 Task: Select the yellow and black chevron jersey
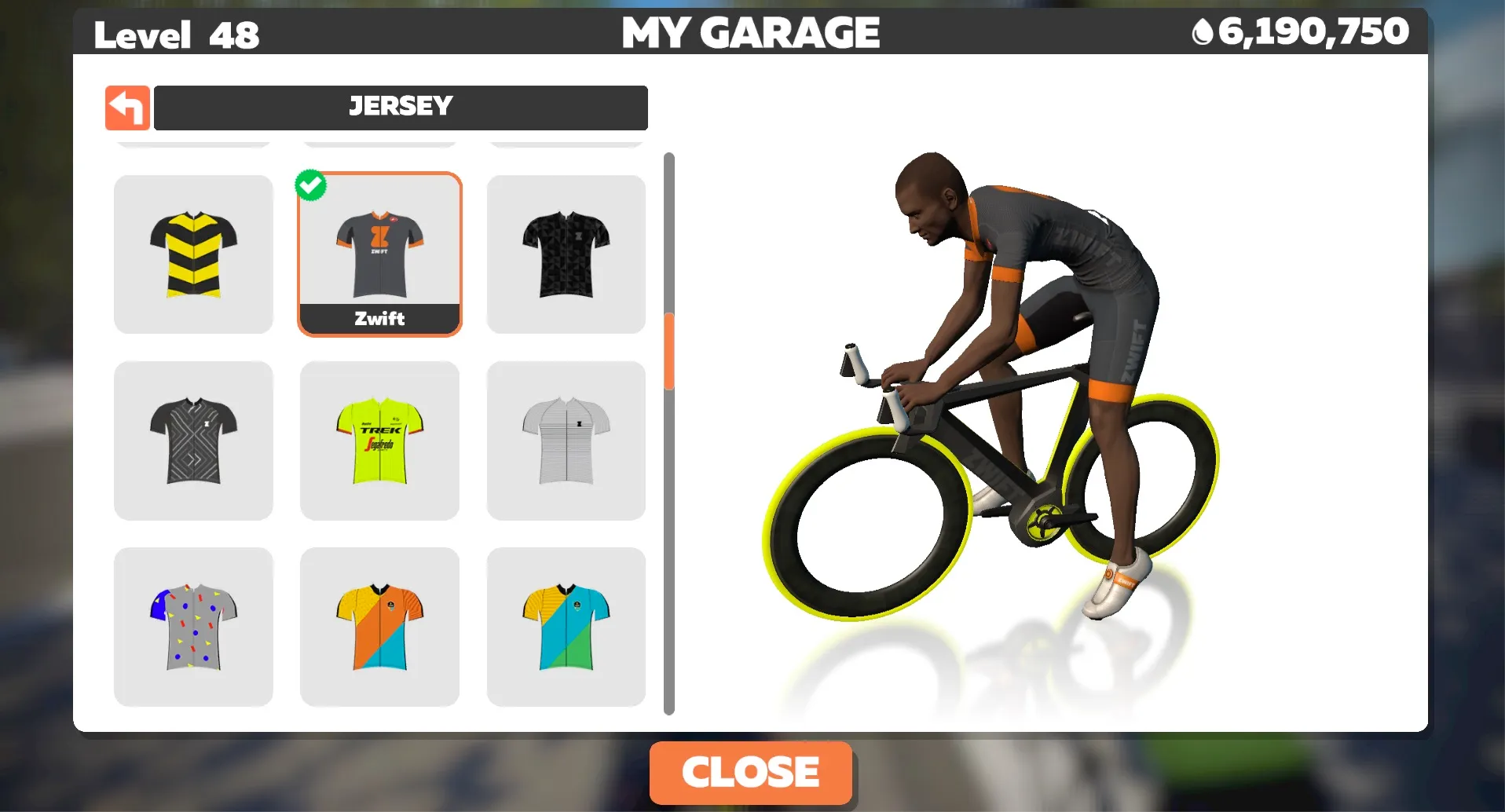pos(193,254)
